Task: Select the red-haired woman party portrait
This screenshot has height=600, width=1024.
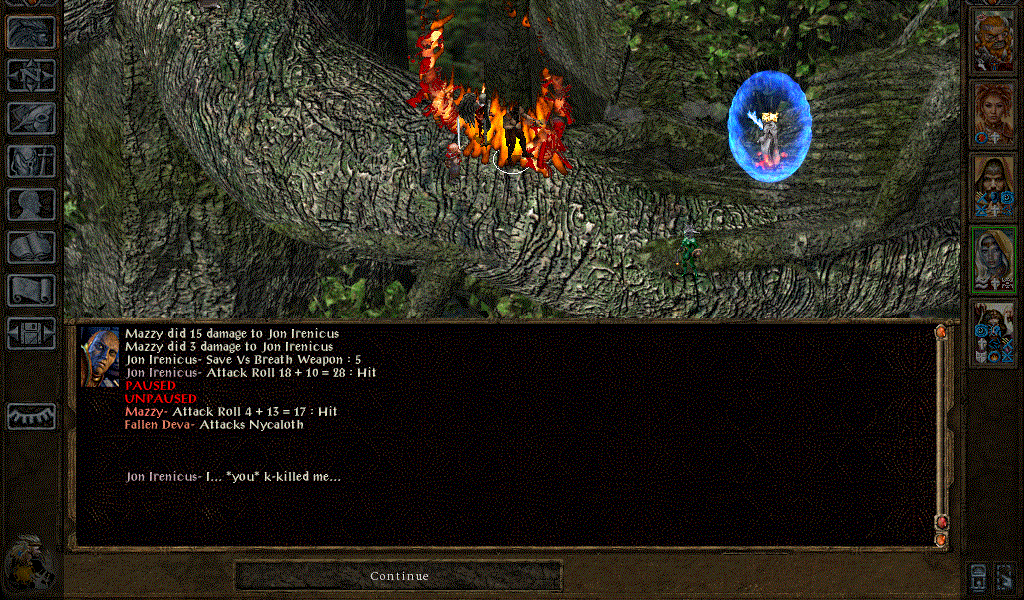Action: pyautogui.click(x=994, y=114)
